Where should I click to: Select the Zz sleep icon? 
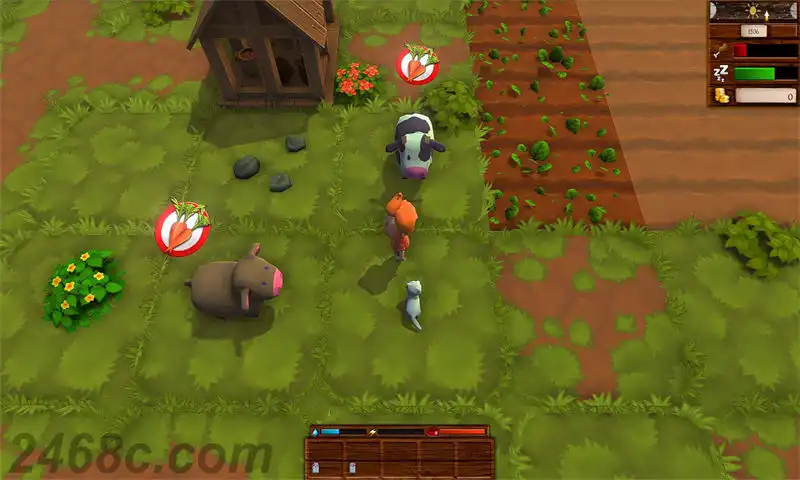point(721,73)
